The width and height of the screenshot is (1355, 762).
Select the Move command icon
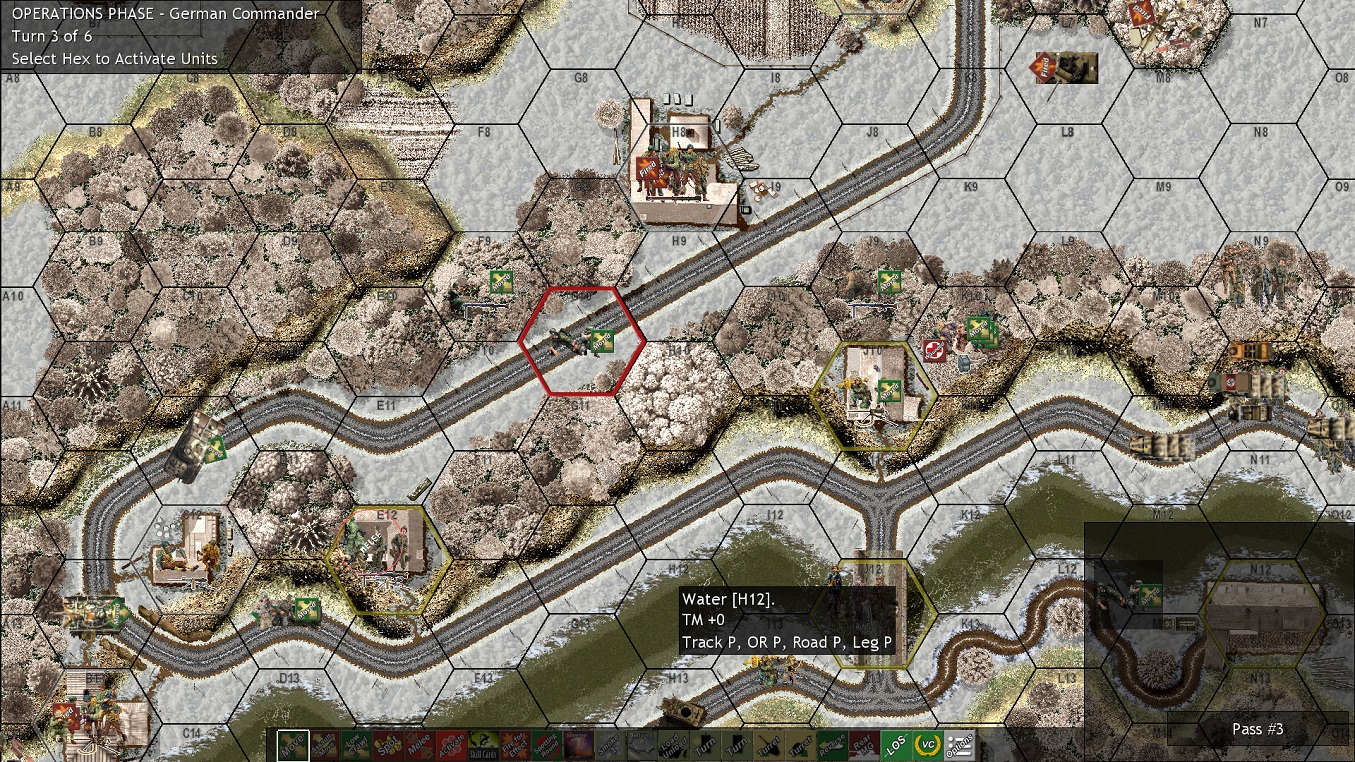pos(292,745)
